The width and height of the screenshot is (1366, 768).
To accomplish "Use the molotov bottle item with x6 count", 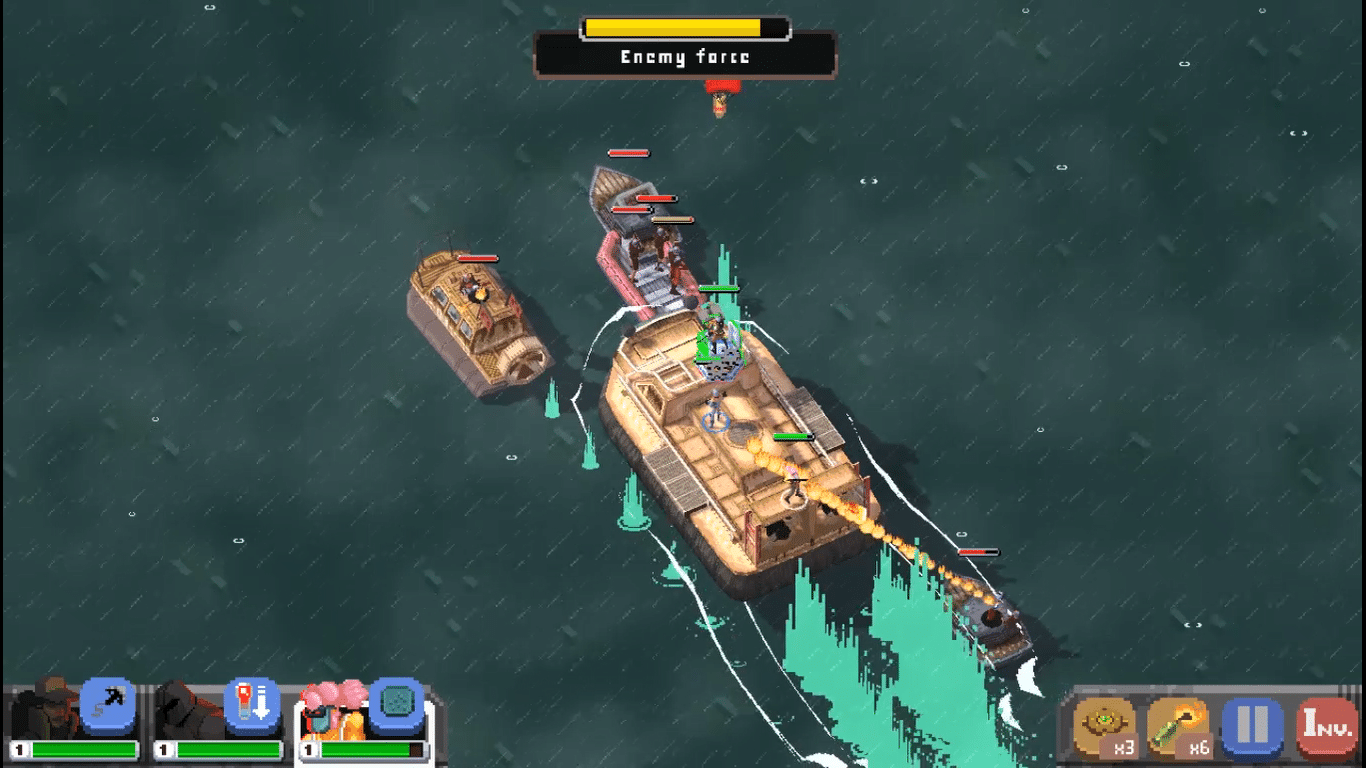I will pyautogui.click(x=1178, y=724).
